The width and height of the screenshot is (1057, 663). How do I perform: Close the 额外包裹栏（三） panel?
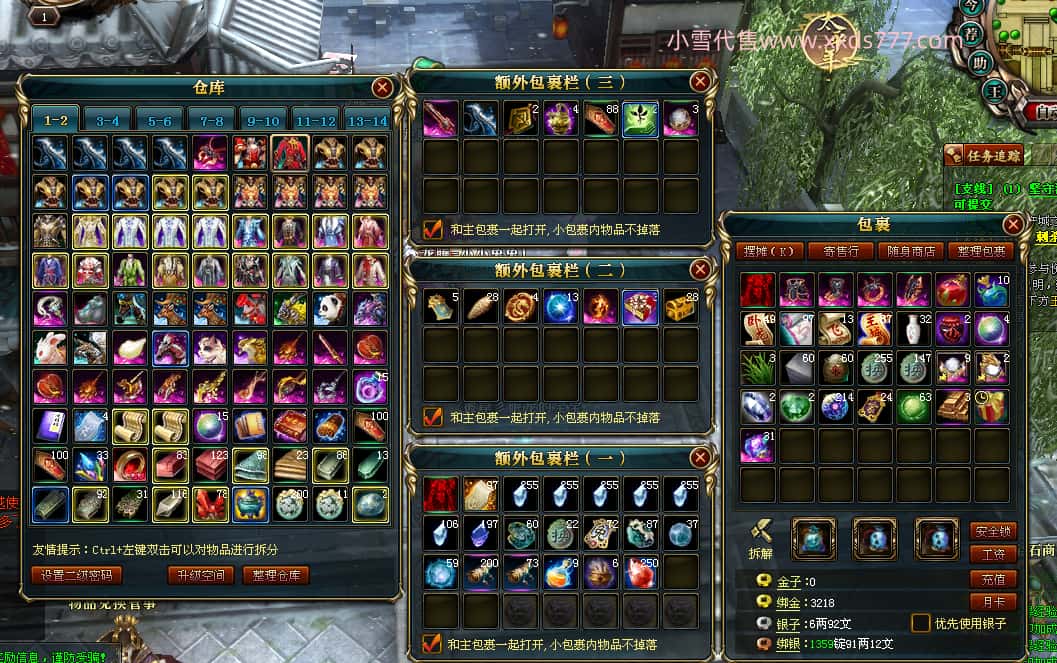[701, 81]
